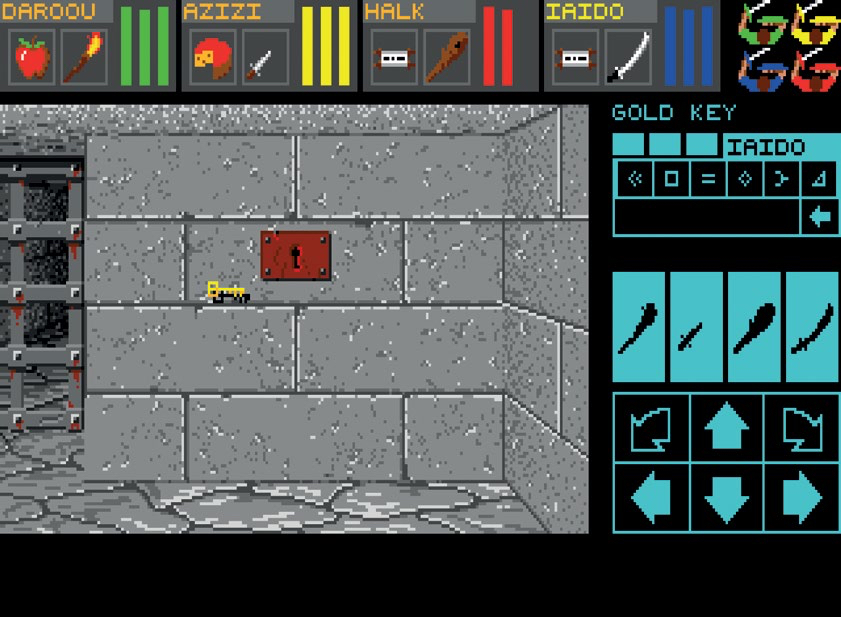Select Halk's scroll hand slot
Image resolution: width=841 pixels, height=617 pixels.
point(395,57)
